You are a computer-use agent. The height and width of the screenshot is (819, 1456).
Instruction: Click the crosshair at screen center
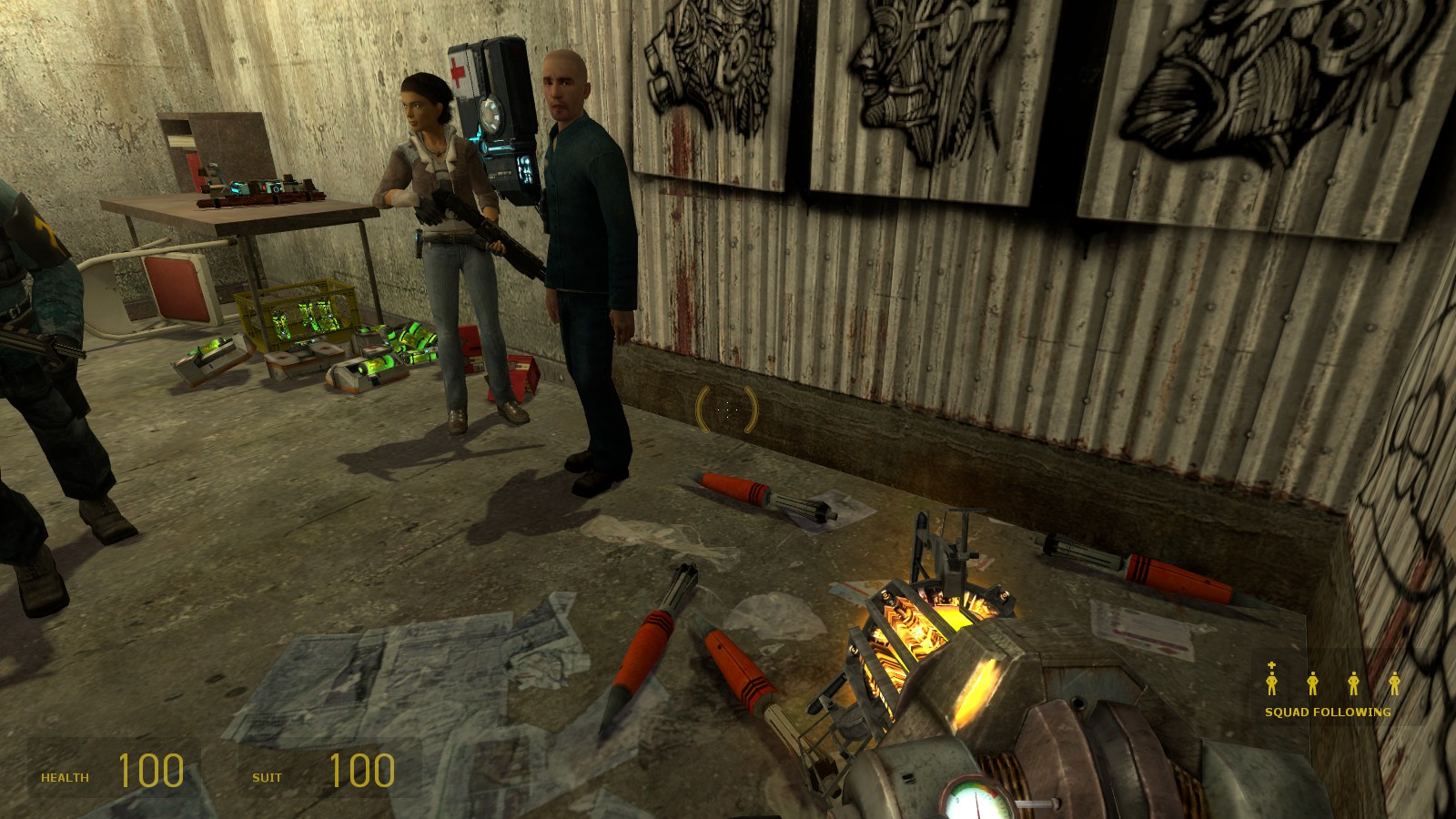coord(726,411)
